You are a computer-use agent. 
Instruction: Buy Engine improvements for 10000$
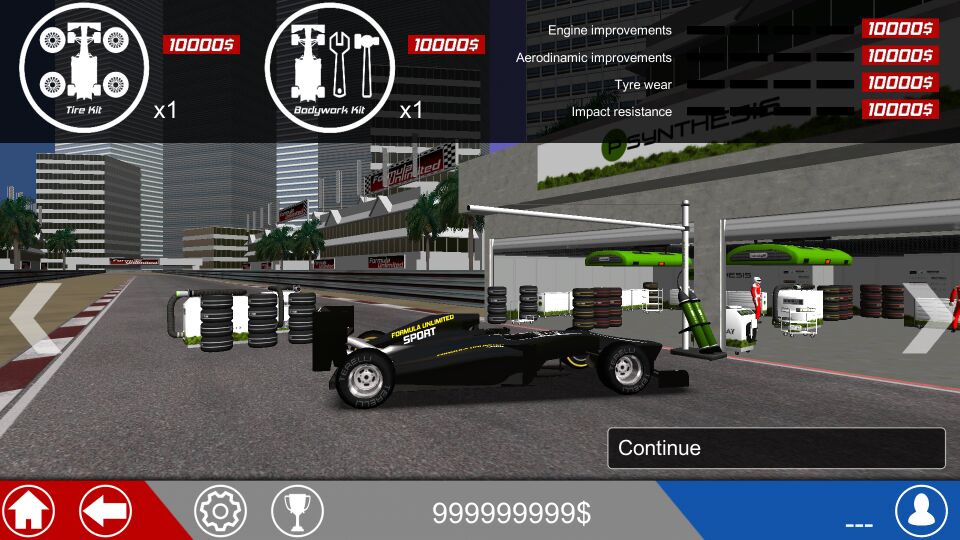click(x=898, y=30)
